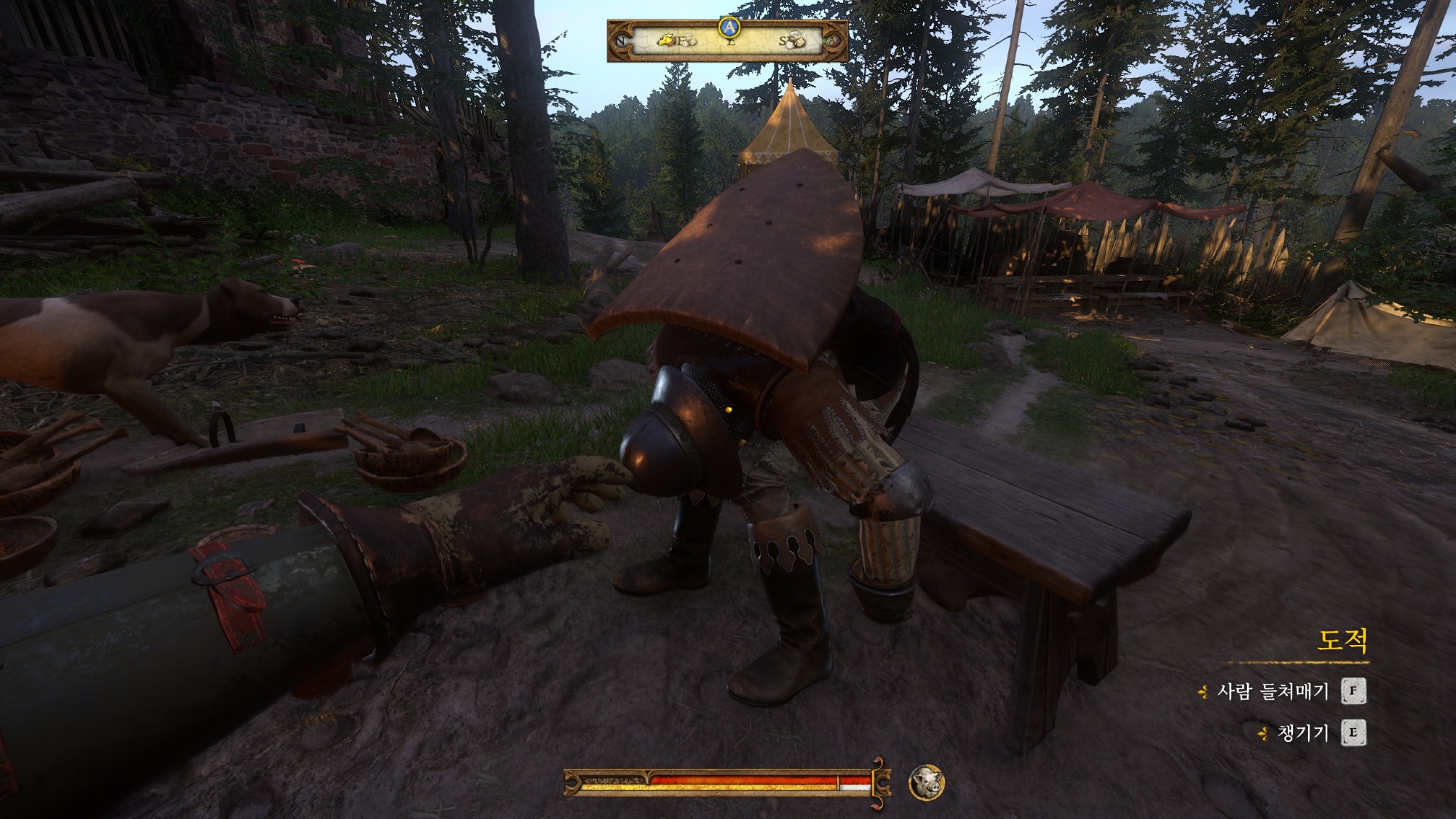Choose the 사람 들쳐매기 interaction option

pyautogui.click(x=1273, y=691)
